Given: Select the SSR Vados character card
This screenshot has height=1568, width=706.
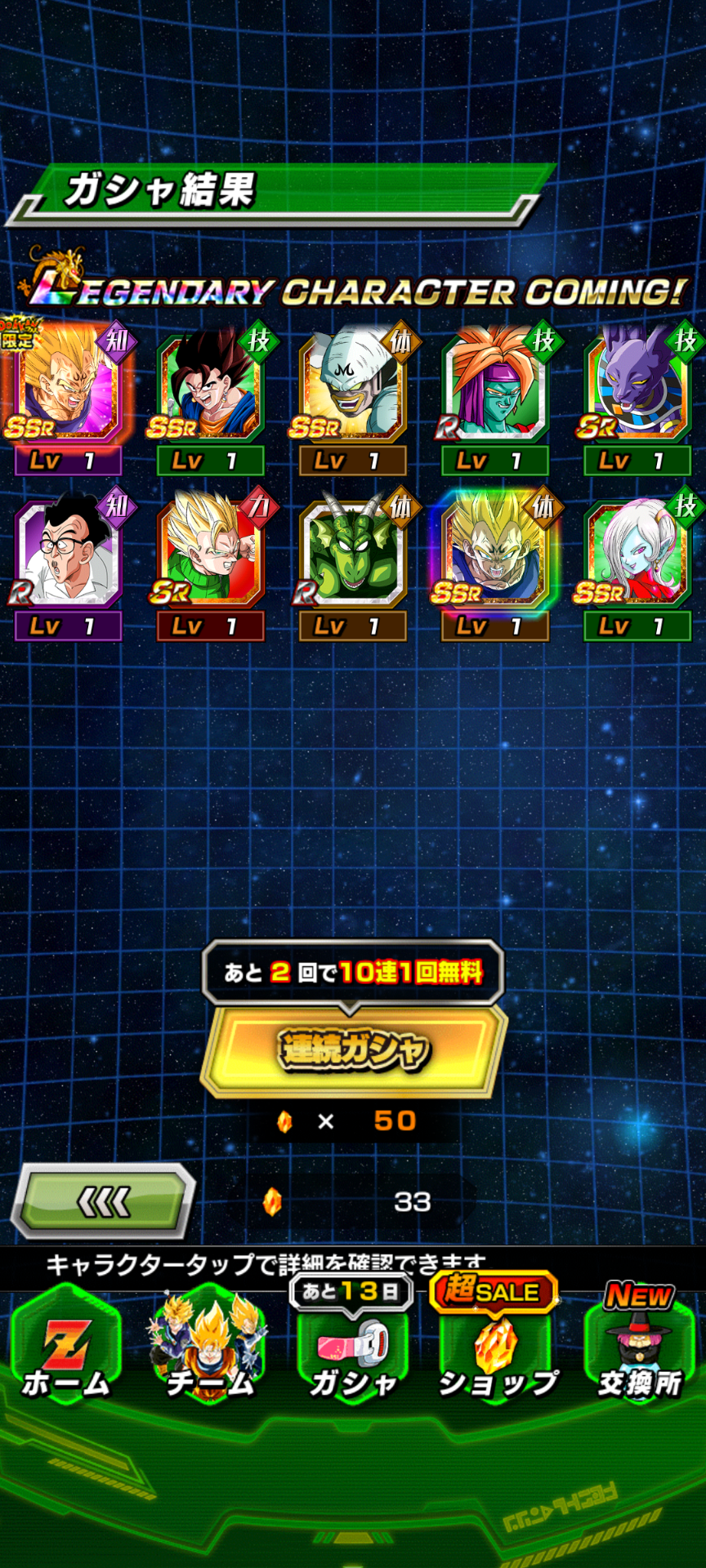Looking at the screenshot, I should point(637,554).
